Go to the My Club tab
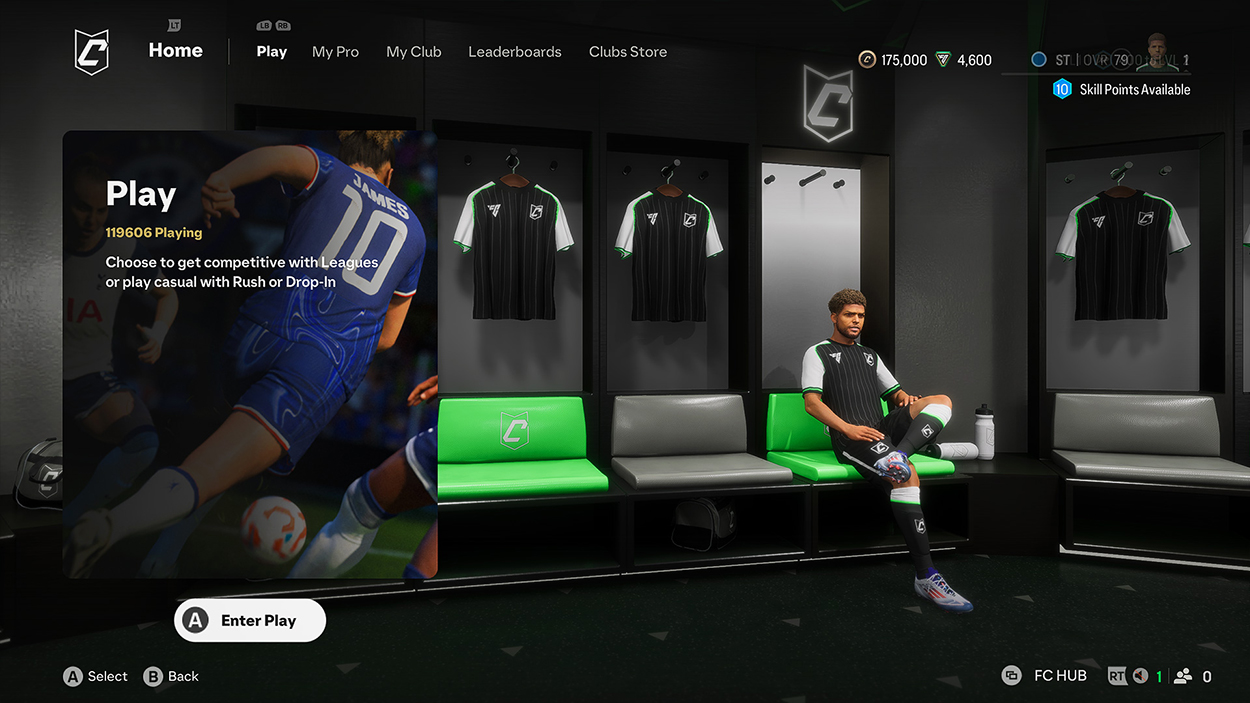Screen dimensions: 1250x703 click(413, 52)
